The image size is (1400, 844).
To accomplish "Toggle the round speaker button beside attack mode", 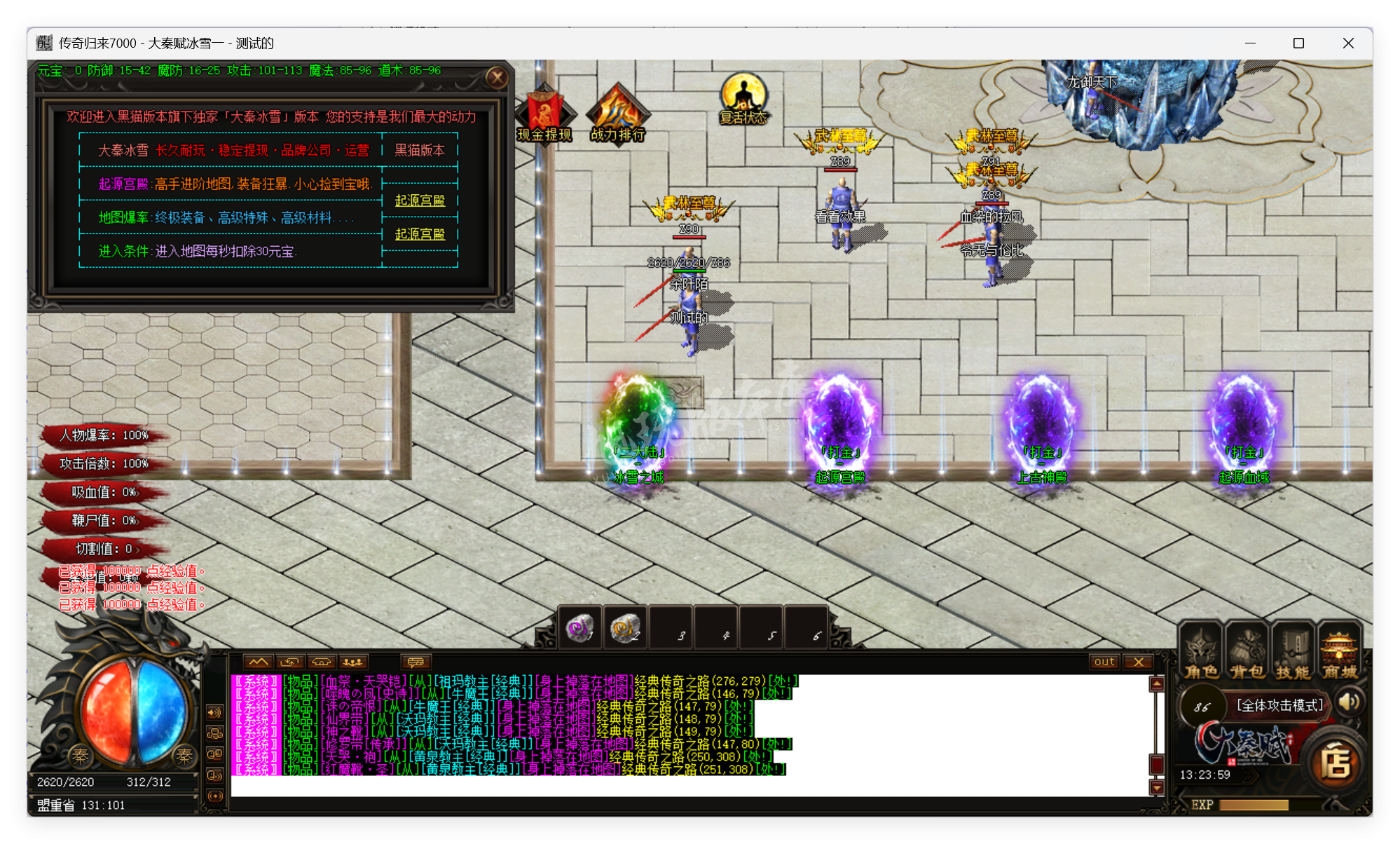I will [x=1349, y=702].
